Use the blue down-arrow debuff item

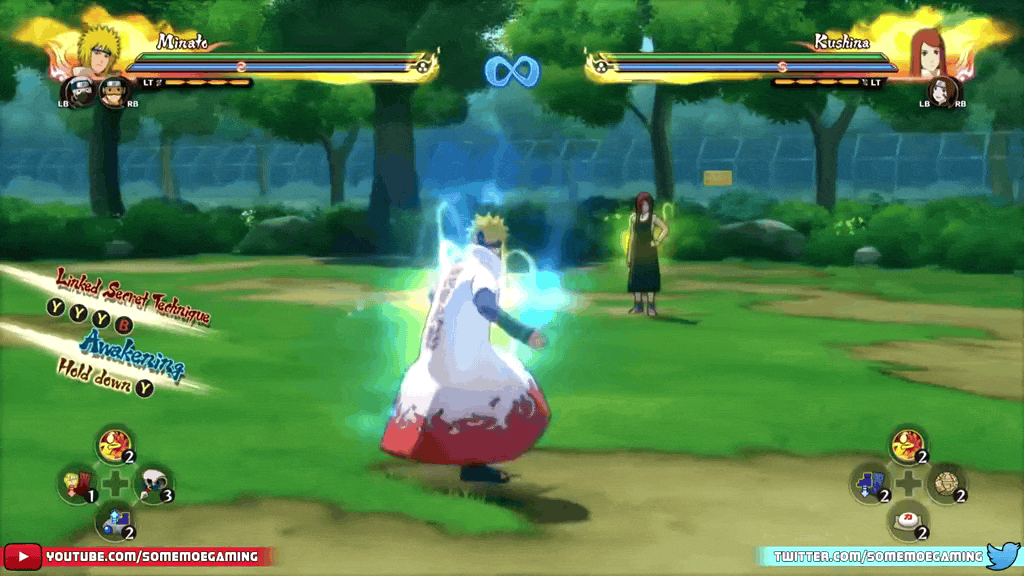coord(868,484)
